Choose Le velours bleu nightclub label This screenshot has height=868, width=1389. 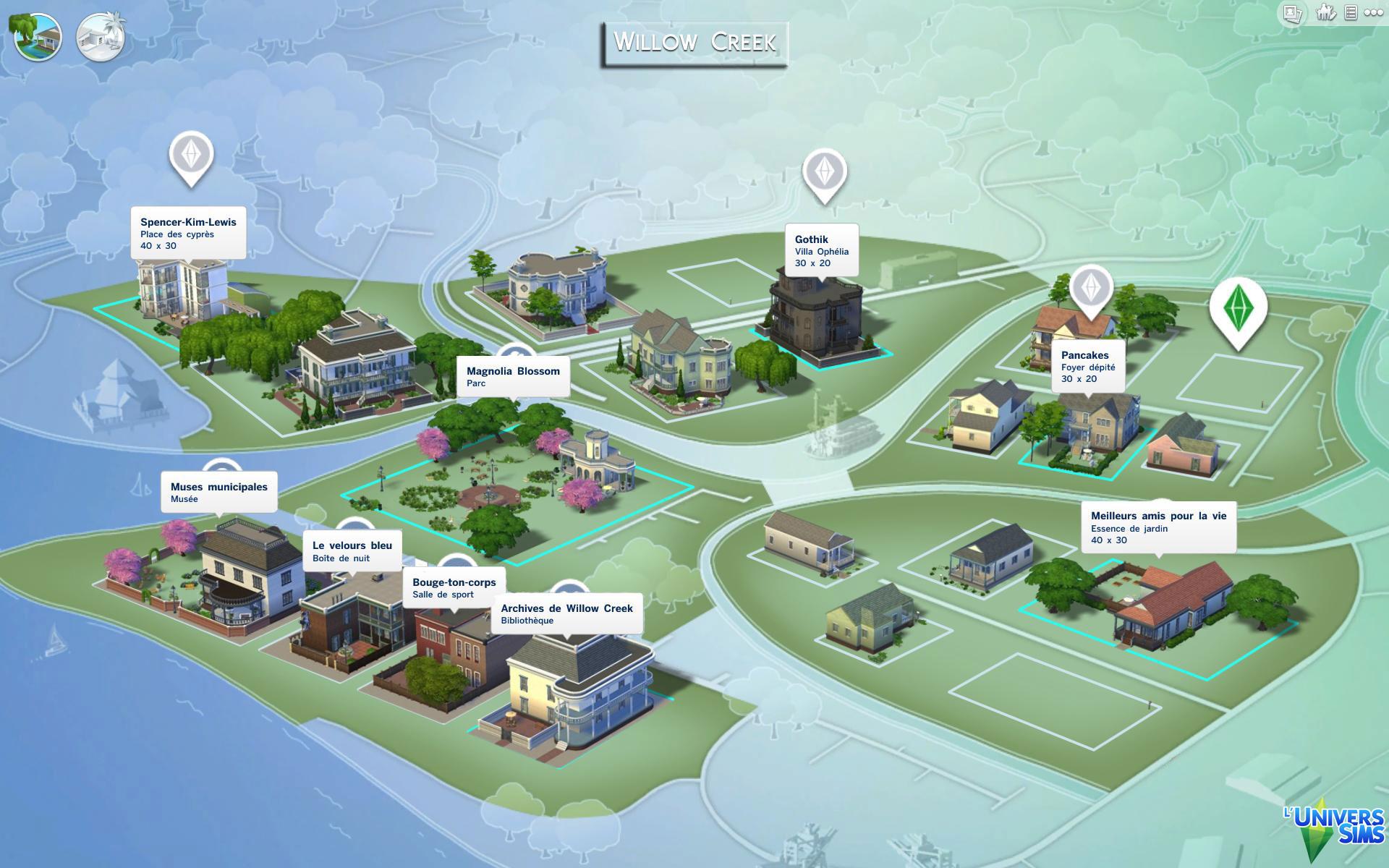click(x=352, y=551)
